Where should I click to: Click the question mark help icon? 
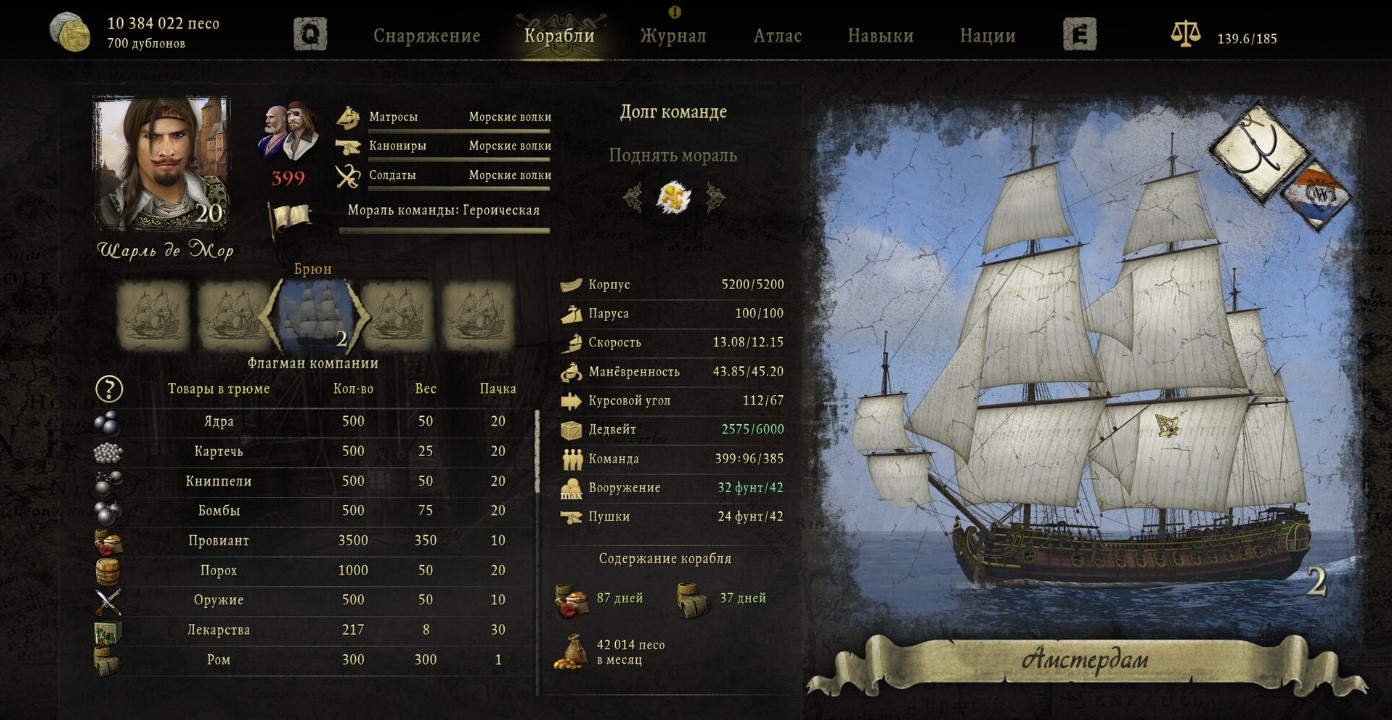pyautogui.click(x=109, y=389)
